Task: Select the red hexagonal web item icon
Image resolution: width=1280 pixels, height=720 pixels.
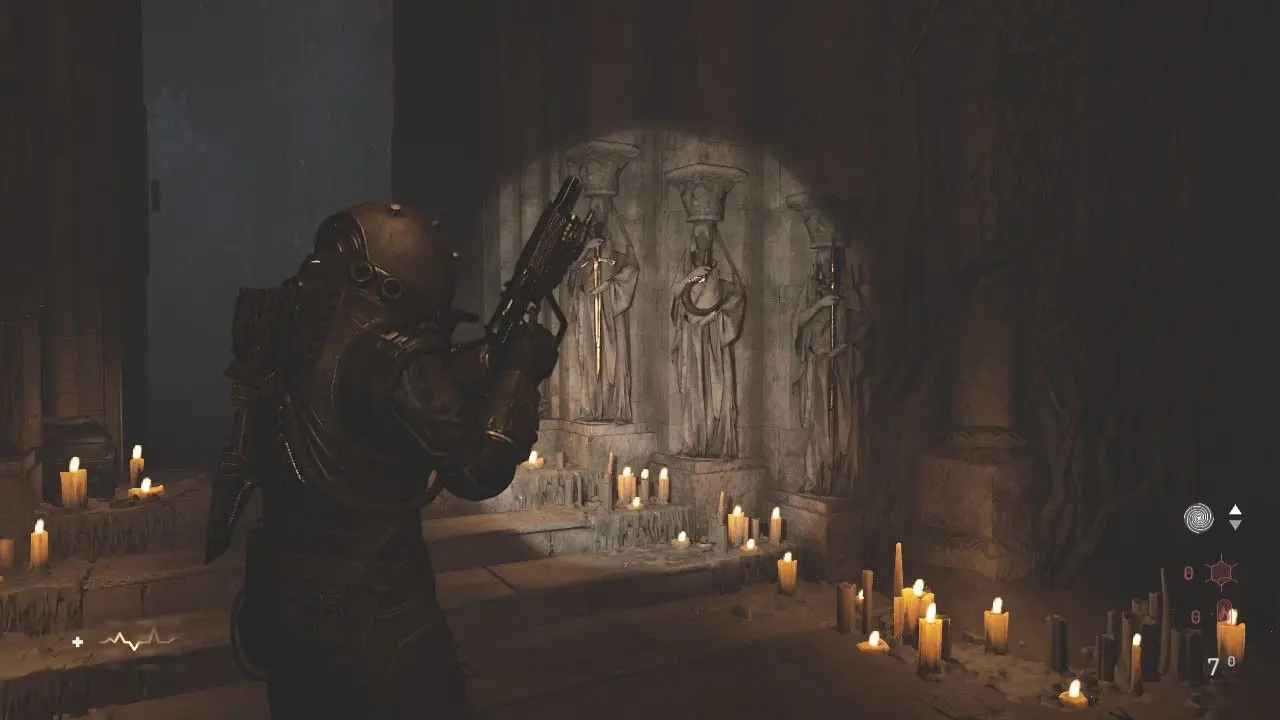Action: [1222, 573]
